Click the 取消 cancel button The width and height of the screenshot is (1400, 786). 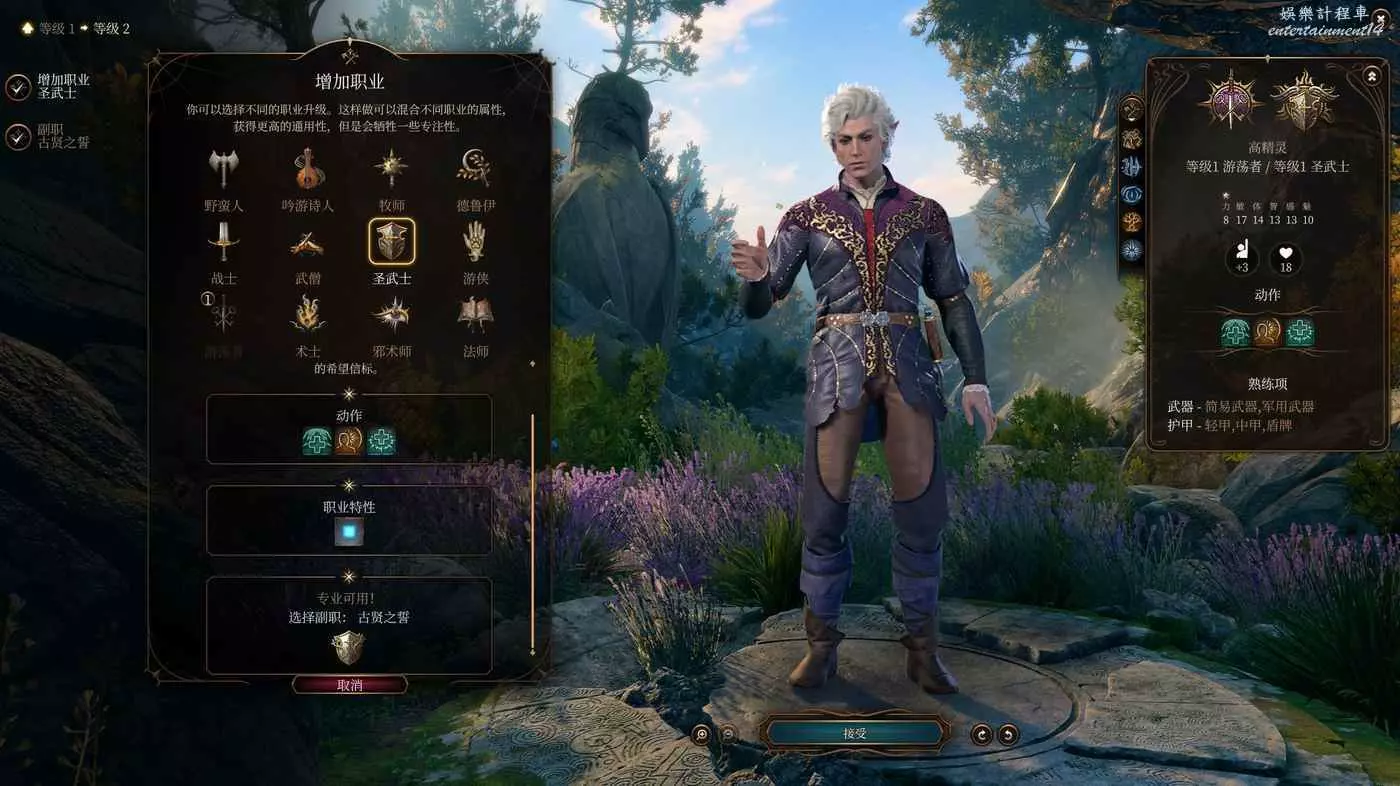click(x=350, y=685)
